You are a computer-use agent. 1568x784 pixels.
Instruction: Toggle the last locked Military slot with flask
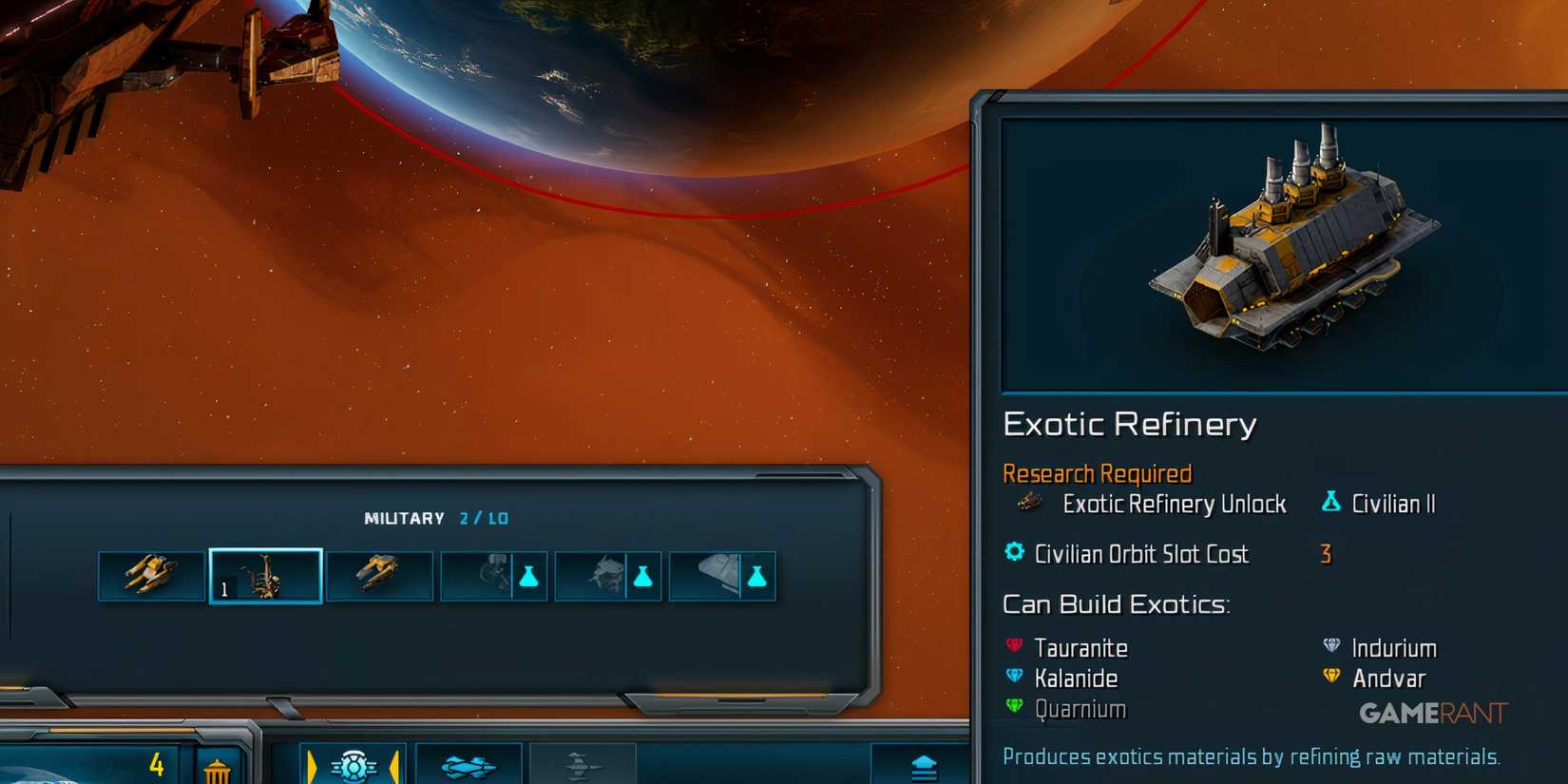pos(722,575)
